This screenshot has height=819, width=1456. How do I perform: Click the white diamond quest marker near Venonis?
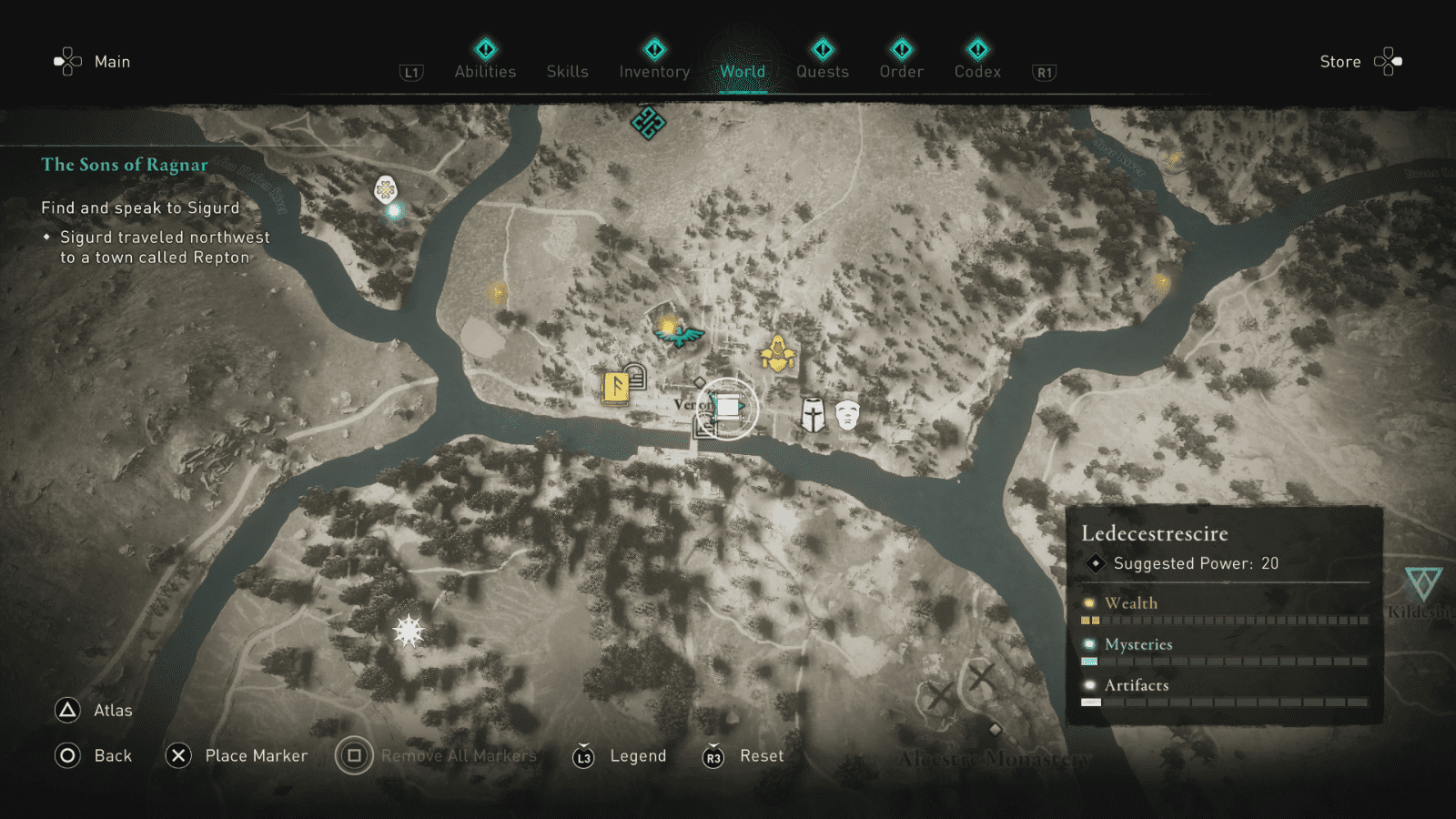(x=700, y=383)
